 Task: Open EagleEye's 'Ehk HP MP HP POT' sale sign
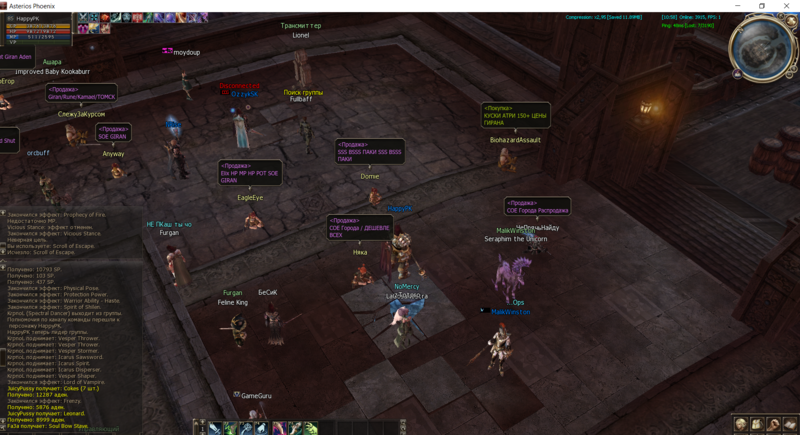pyautogui.click(x=250, y=173)
